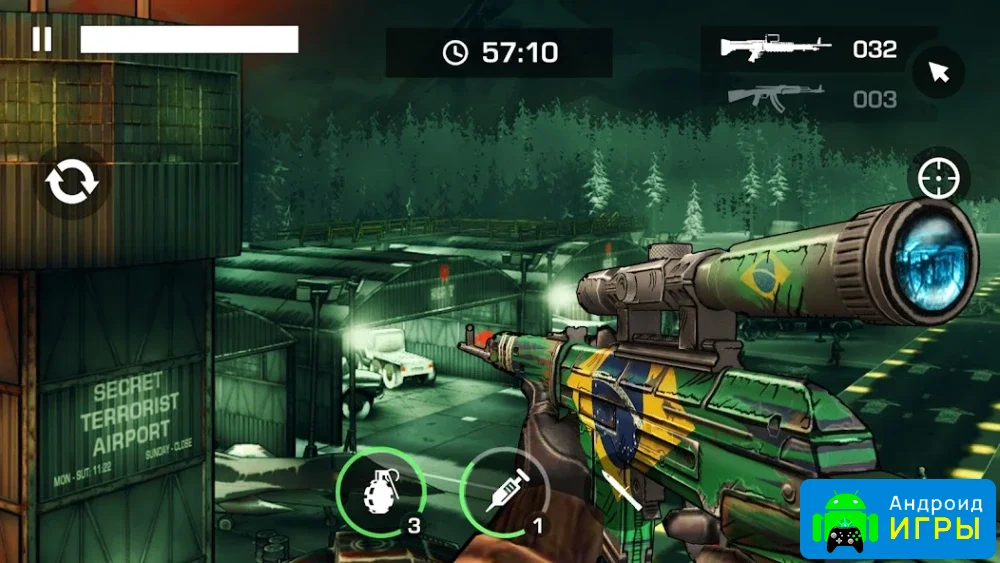Open the Андроид ИГРЫ watermark logo
1000x563 pixels.
(x=897, y=518)
